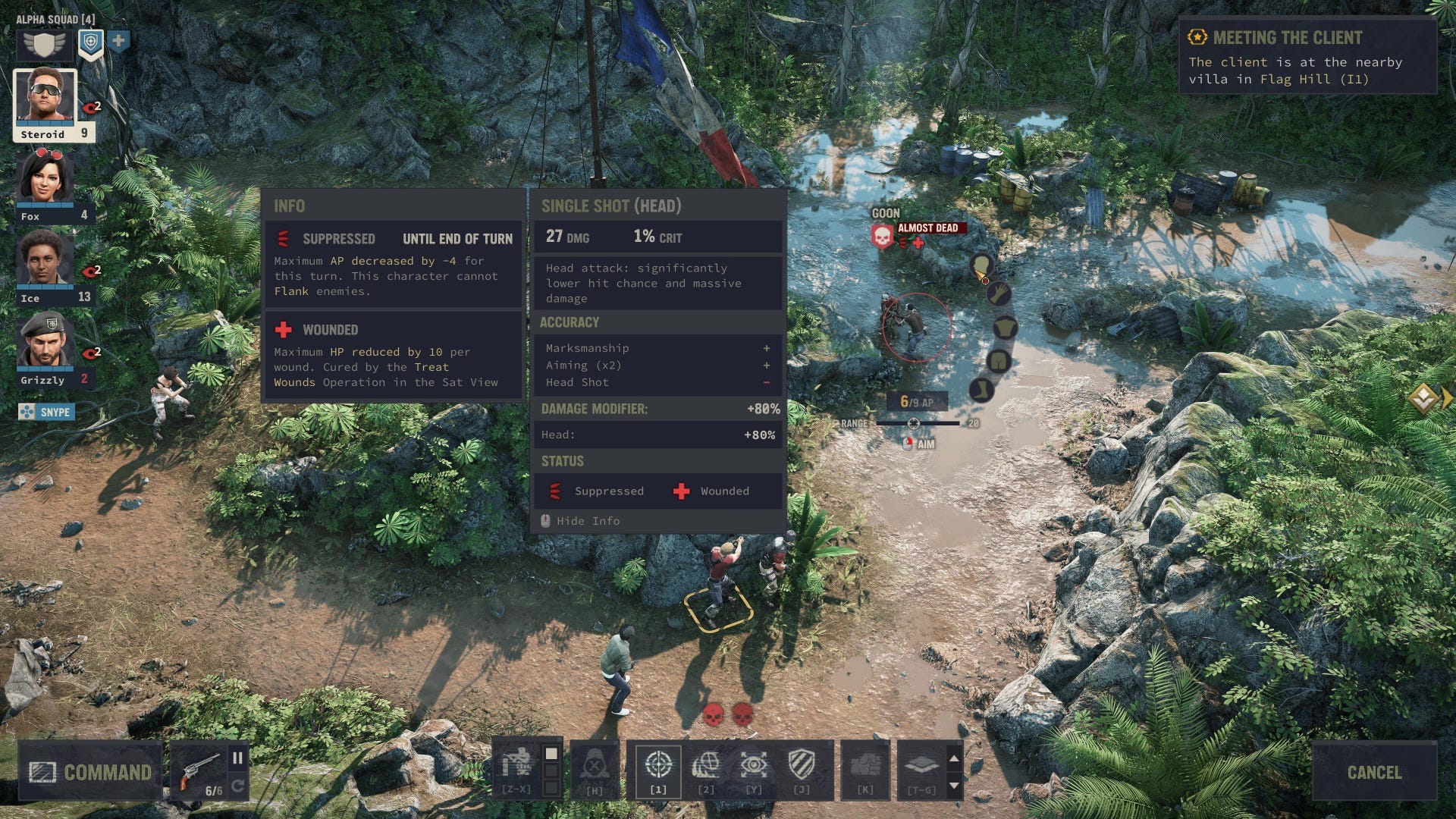Open the Command menu

[90, 772]
